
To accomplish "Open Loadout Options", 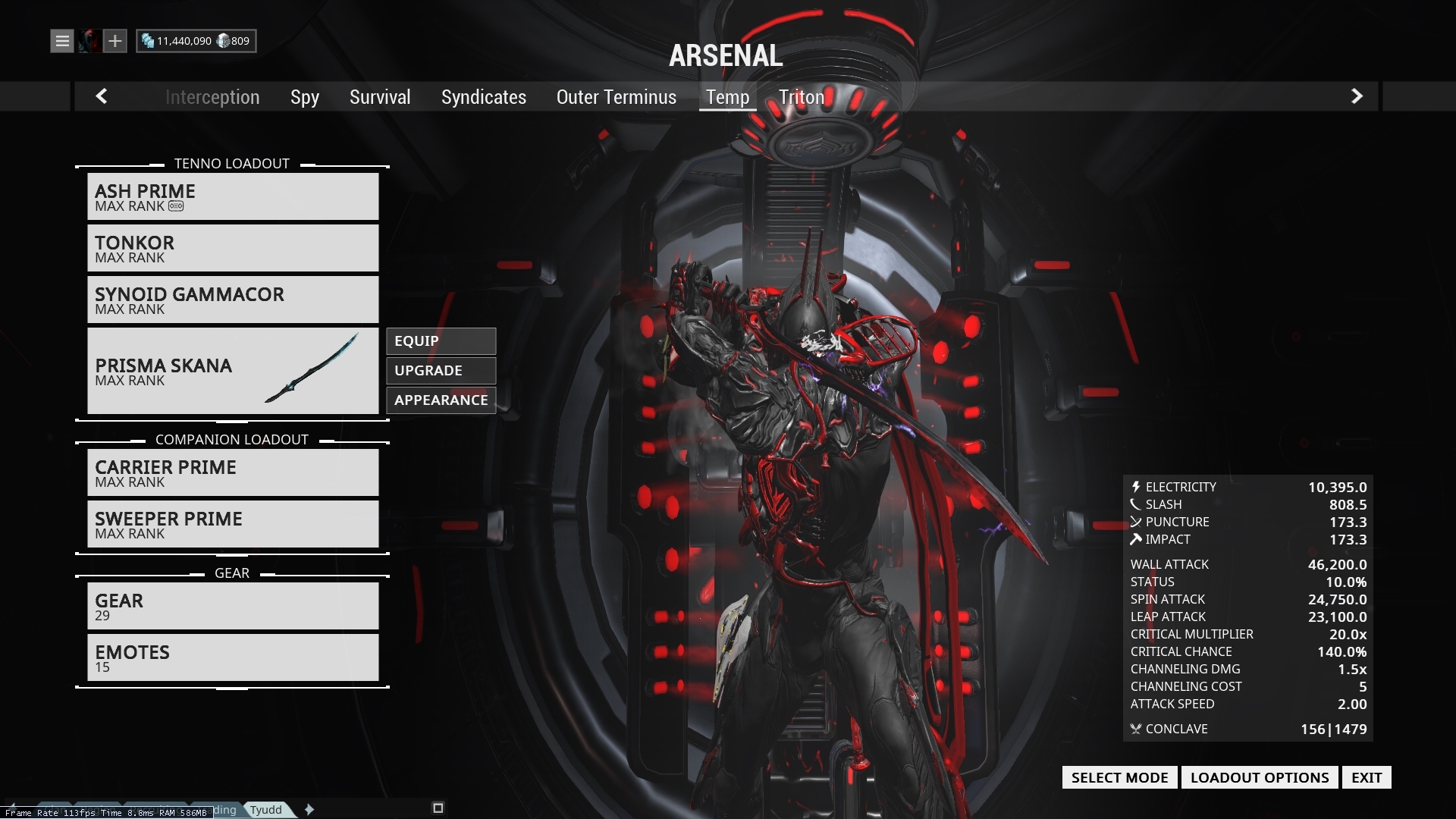I will pos(1260,777).
